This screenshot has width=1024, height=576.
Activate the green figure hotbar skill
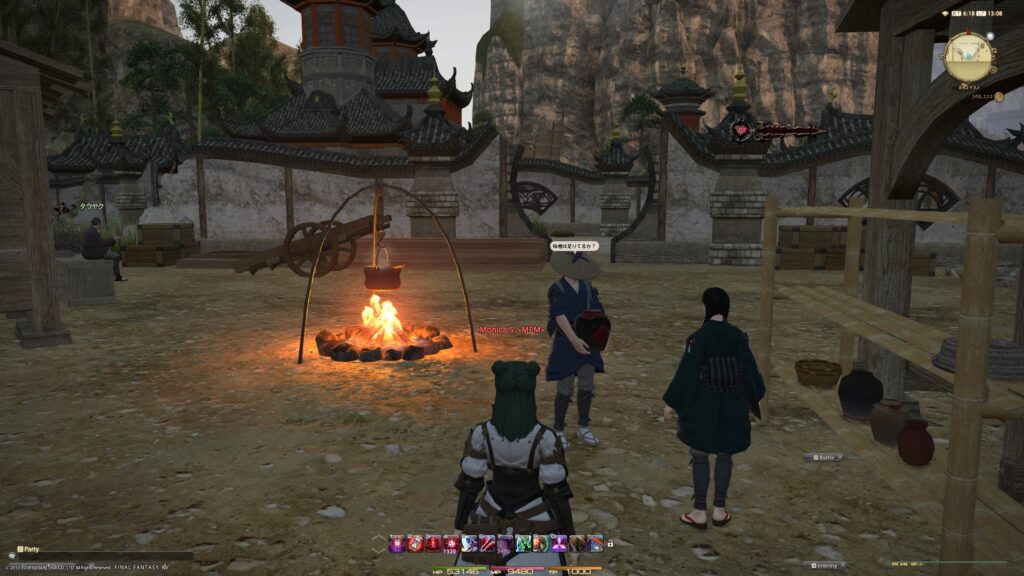coord(522,543)
